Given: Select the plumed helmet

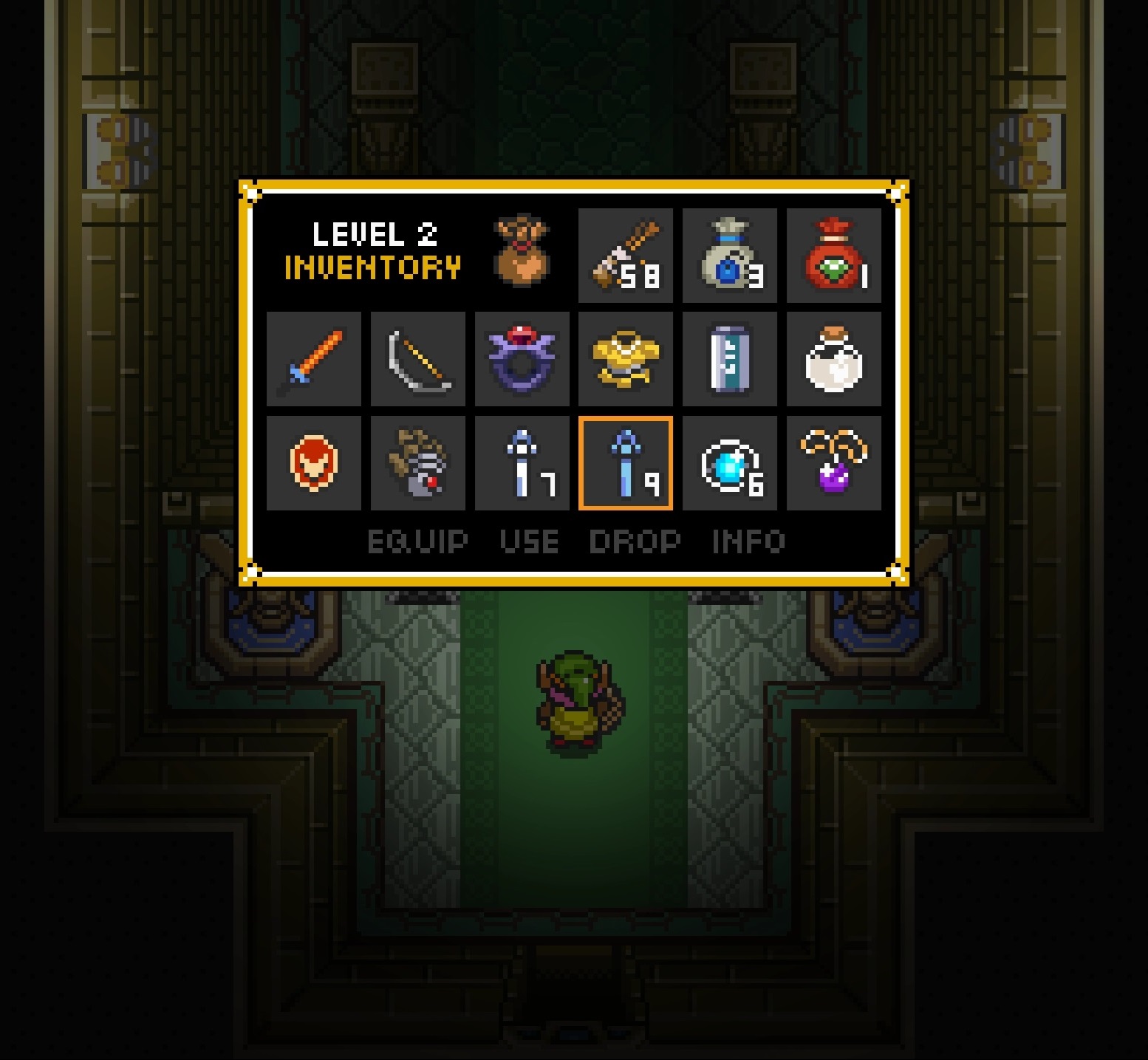Looking at the screenshot, I should point(417,462).
